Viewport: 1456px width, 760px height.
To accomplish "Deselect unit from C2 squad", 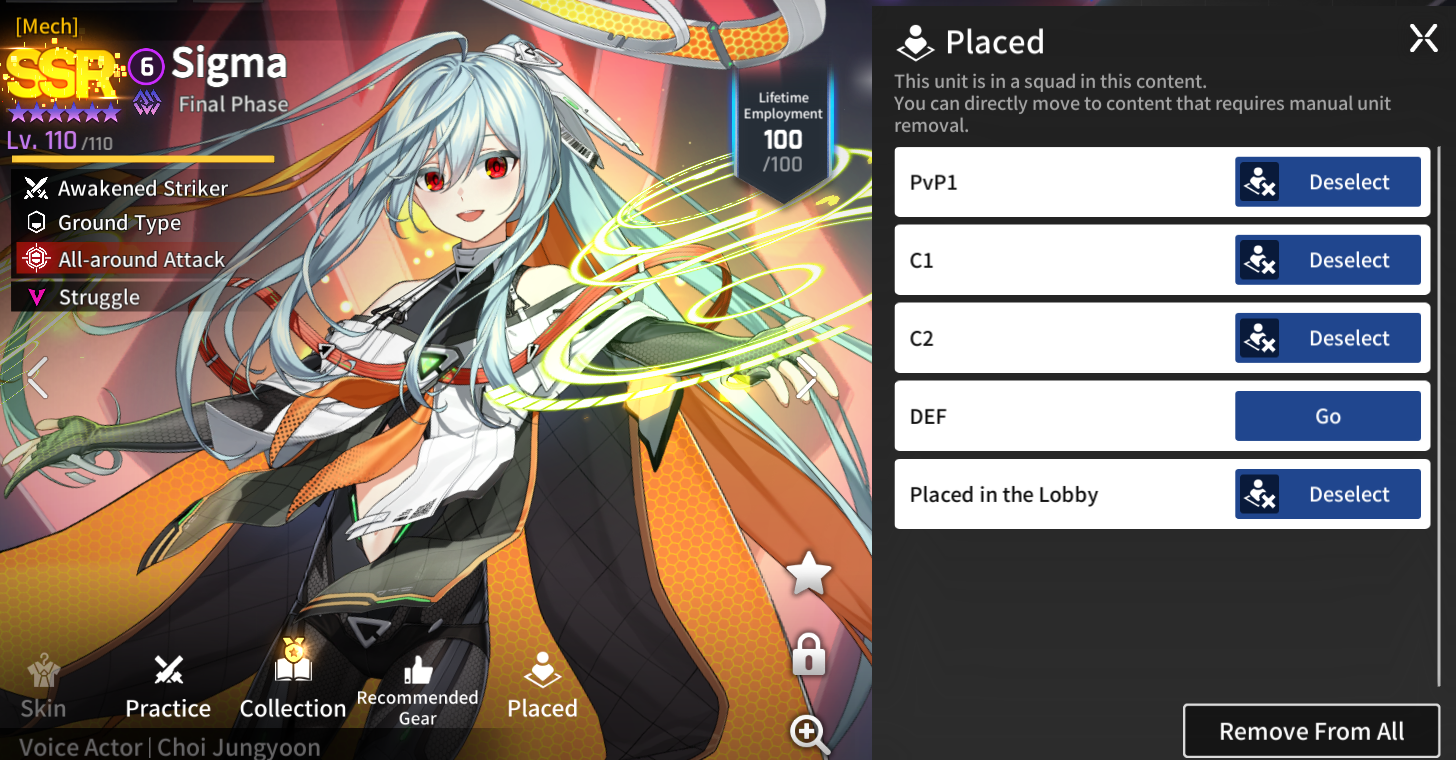I will (1327, 338).
